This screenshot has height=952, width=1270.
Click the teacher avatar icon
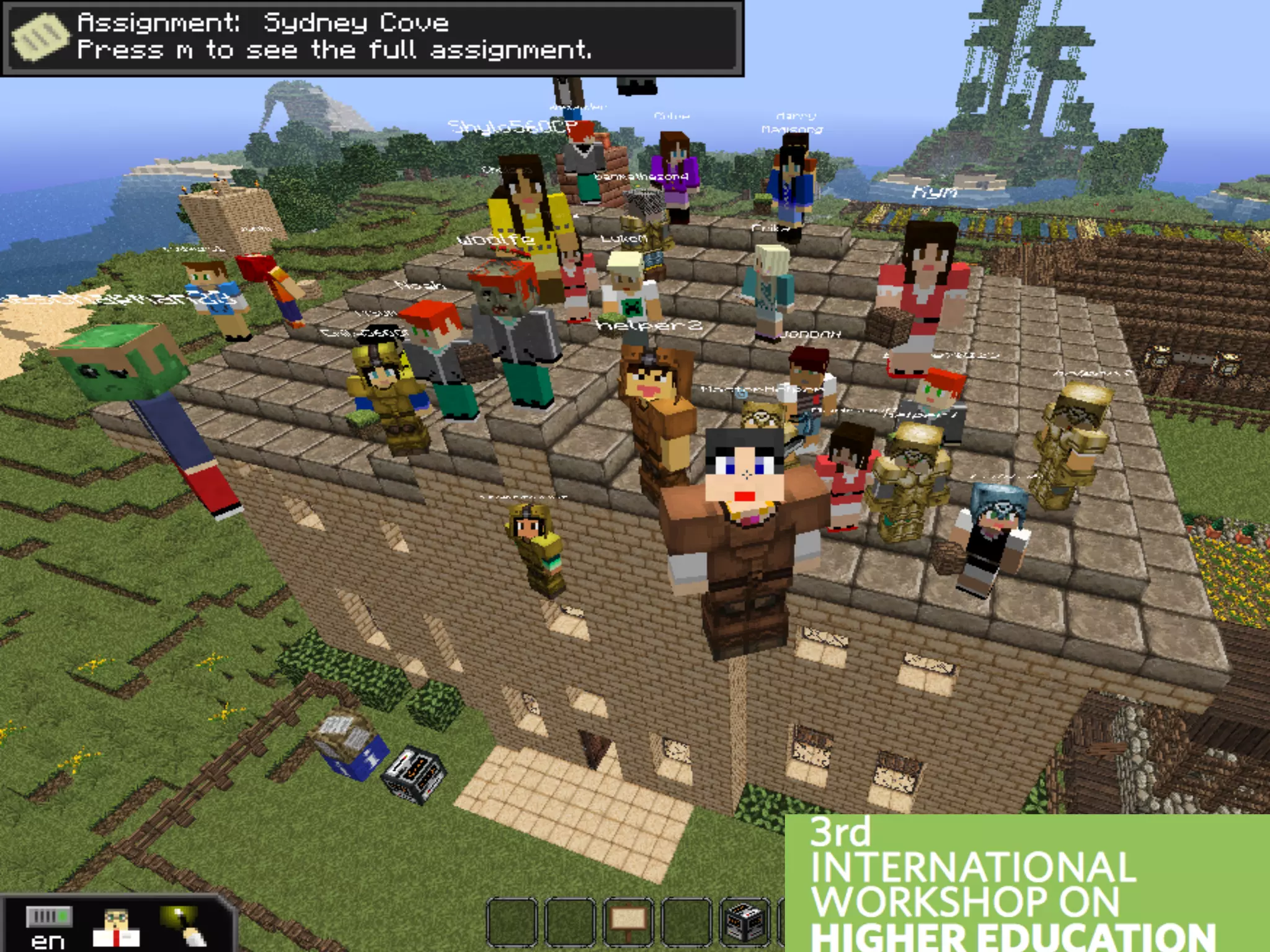115,927
